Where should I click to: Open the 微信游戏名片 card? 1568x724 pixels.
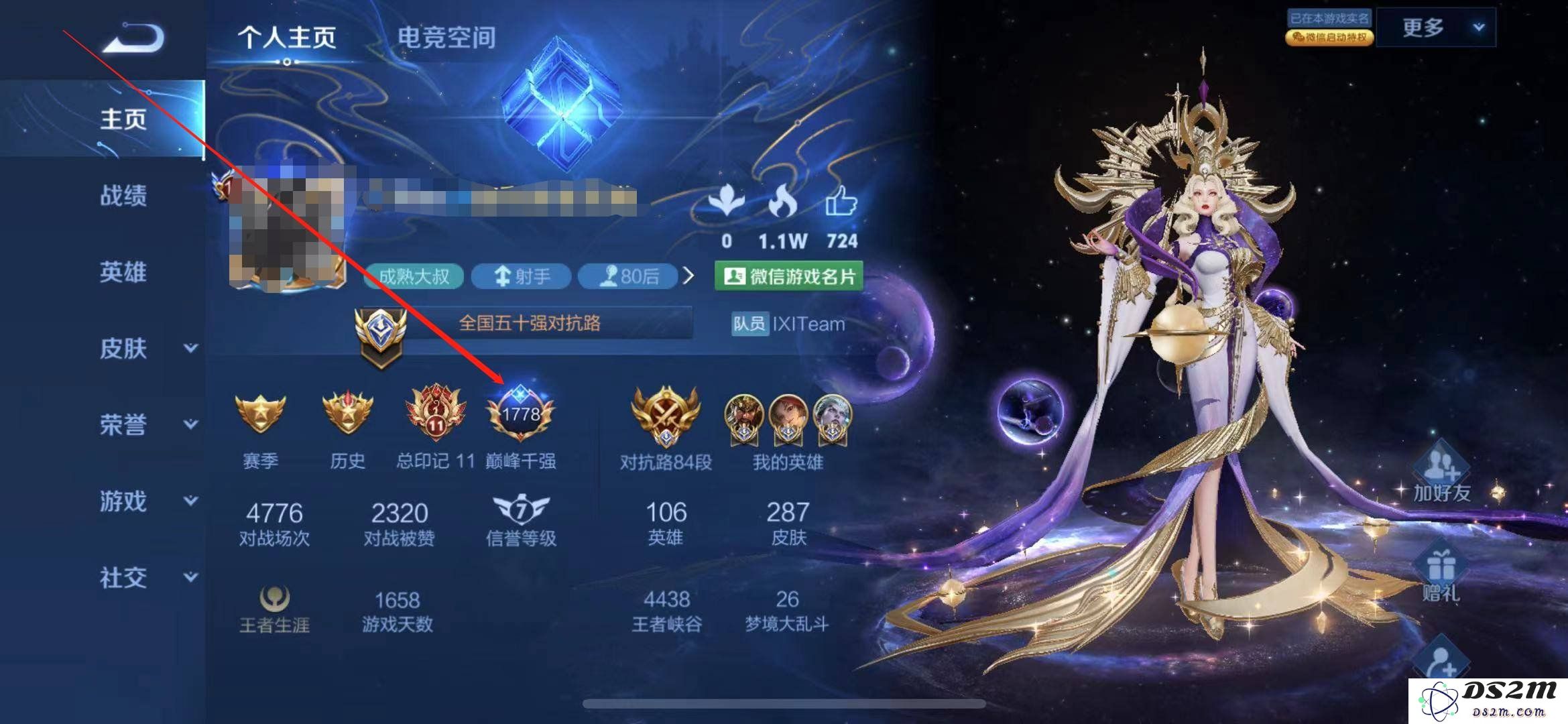[x=789, y=276]
